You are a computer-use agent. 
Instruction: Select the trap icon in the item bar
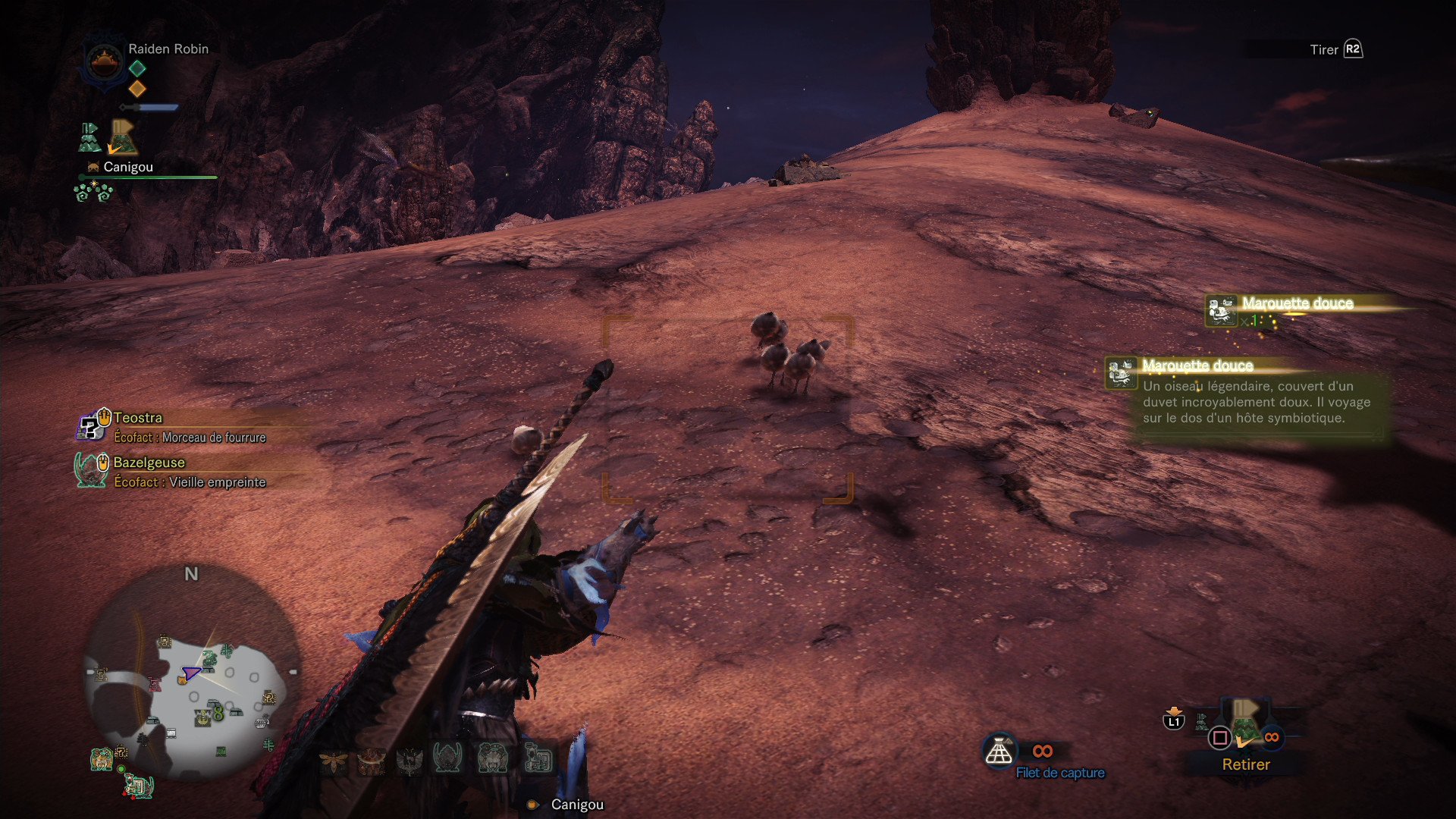540,758
